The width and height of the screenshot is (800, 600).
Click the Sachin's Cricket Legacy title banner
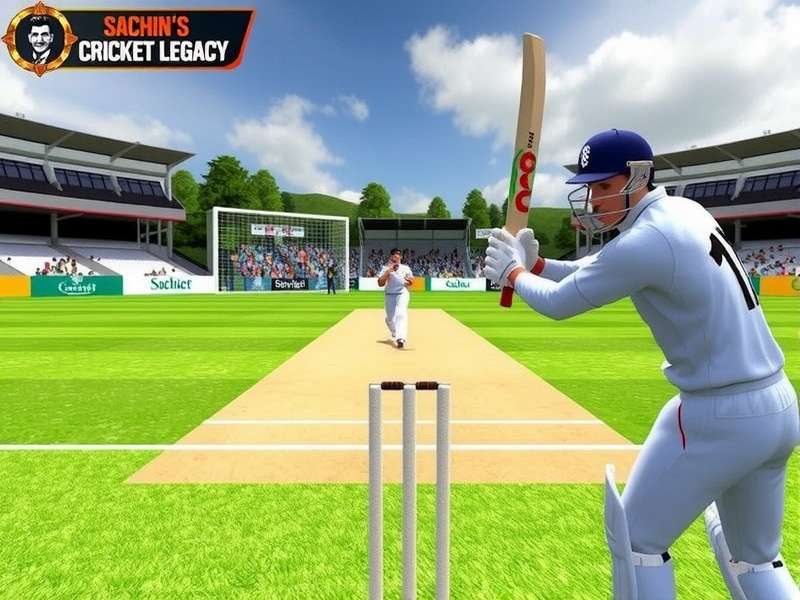[x=154, y=40]
